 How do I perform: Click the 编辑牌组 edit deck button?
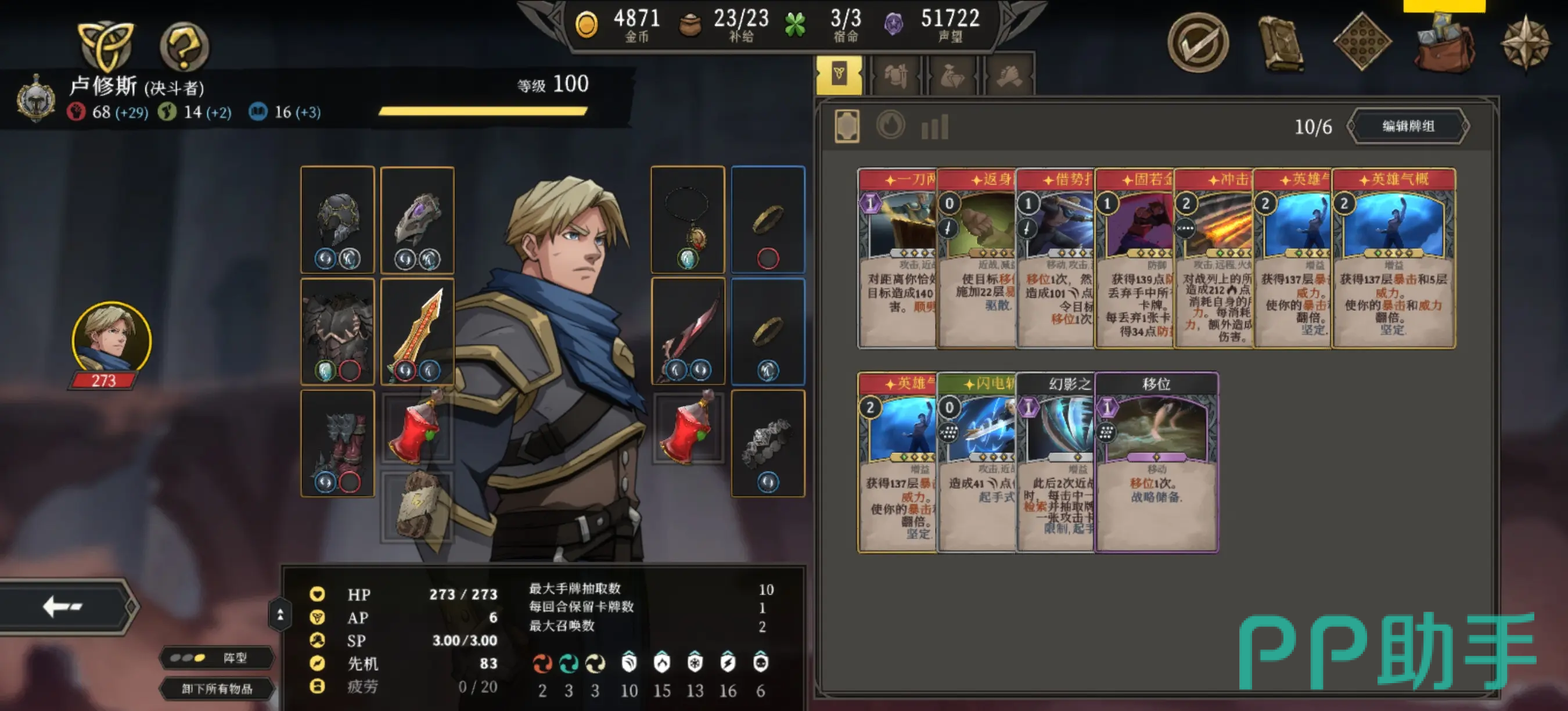click(1408, 127)
